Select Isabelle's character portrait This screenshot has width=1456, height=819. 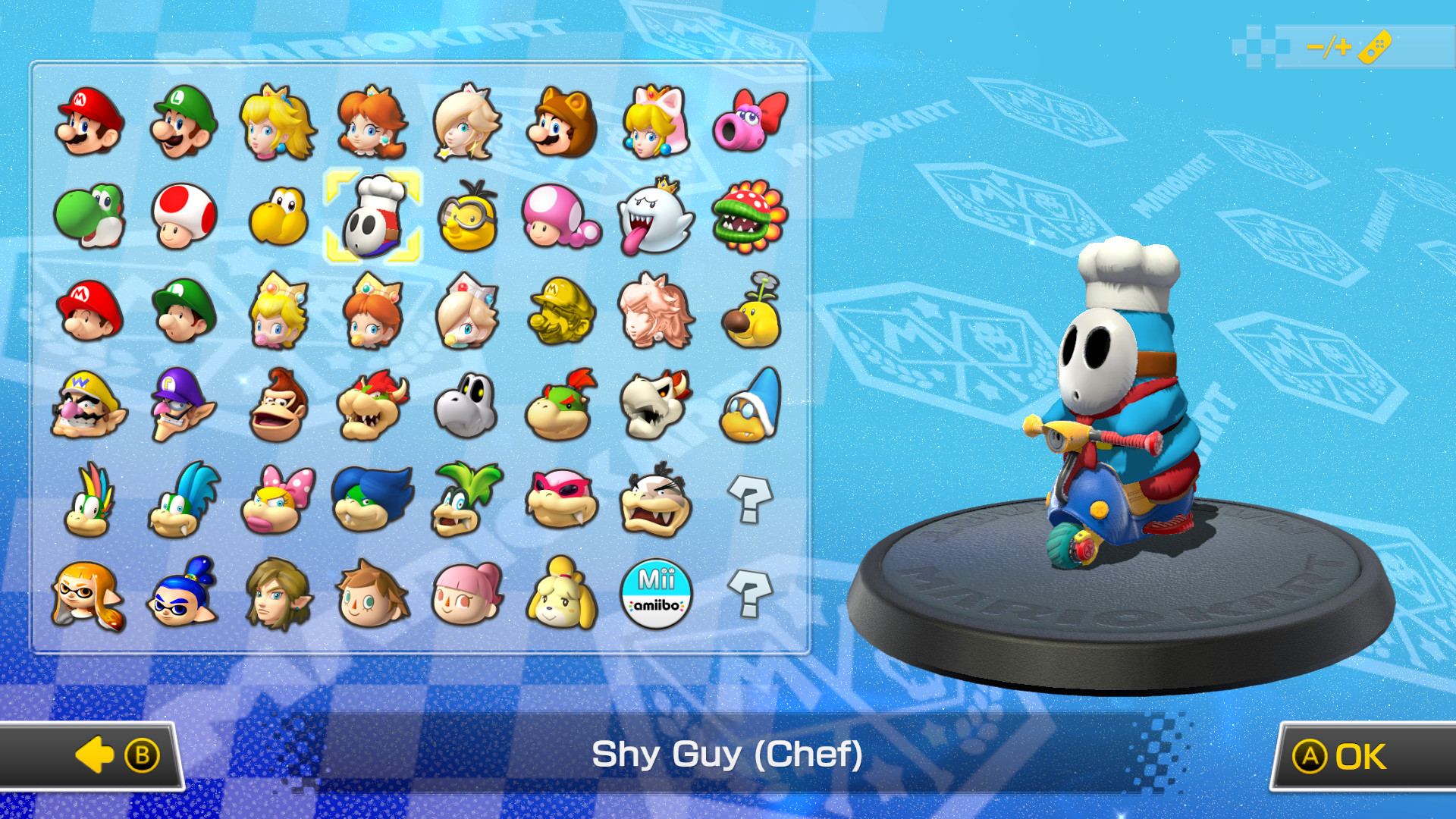pyautogui.click(x=560, y=595)
